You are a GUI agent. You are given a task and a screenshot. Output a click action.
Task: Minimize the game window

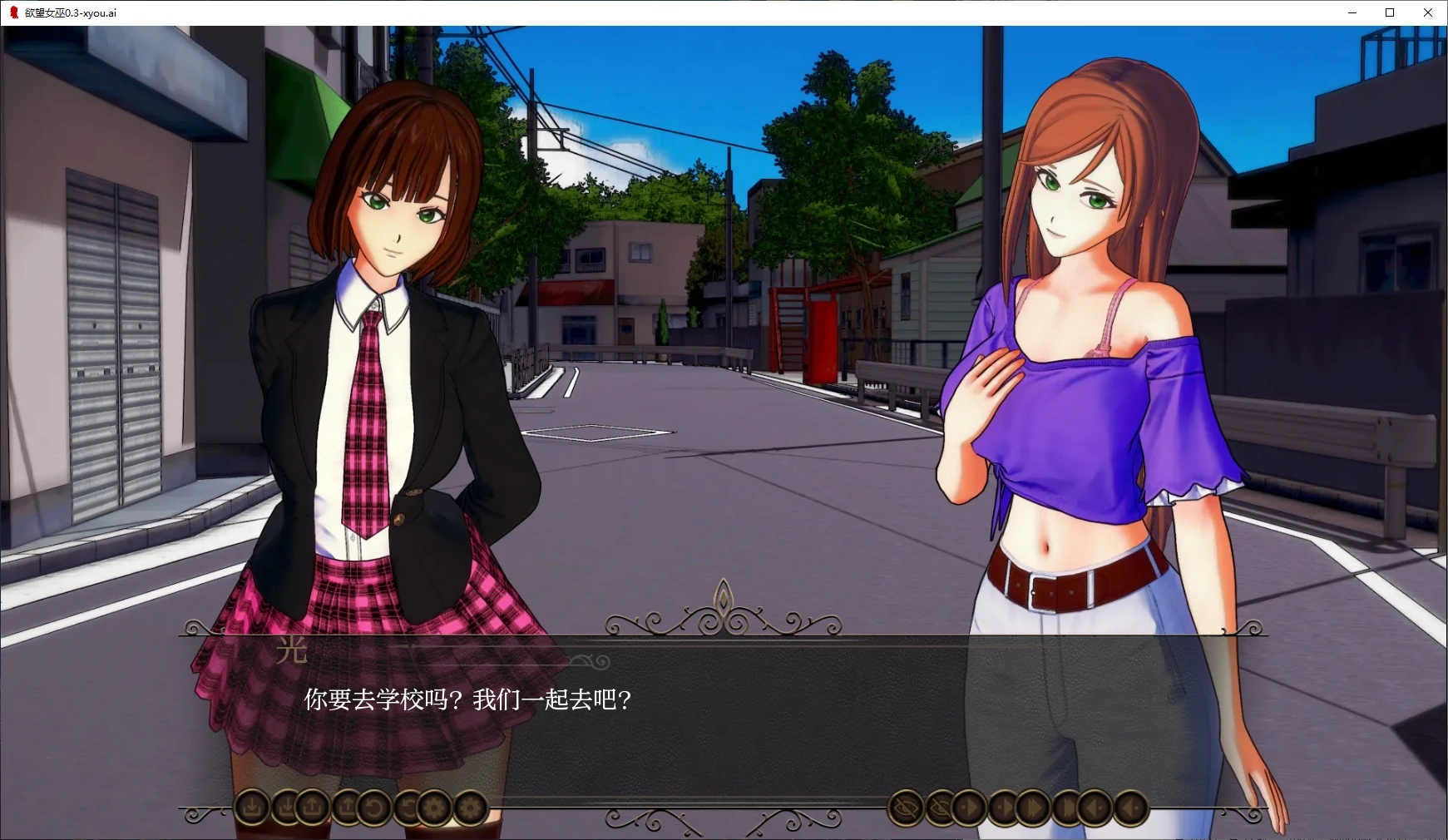[1352, 12]
